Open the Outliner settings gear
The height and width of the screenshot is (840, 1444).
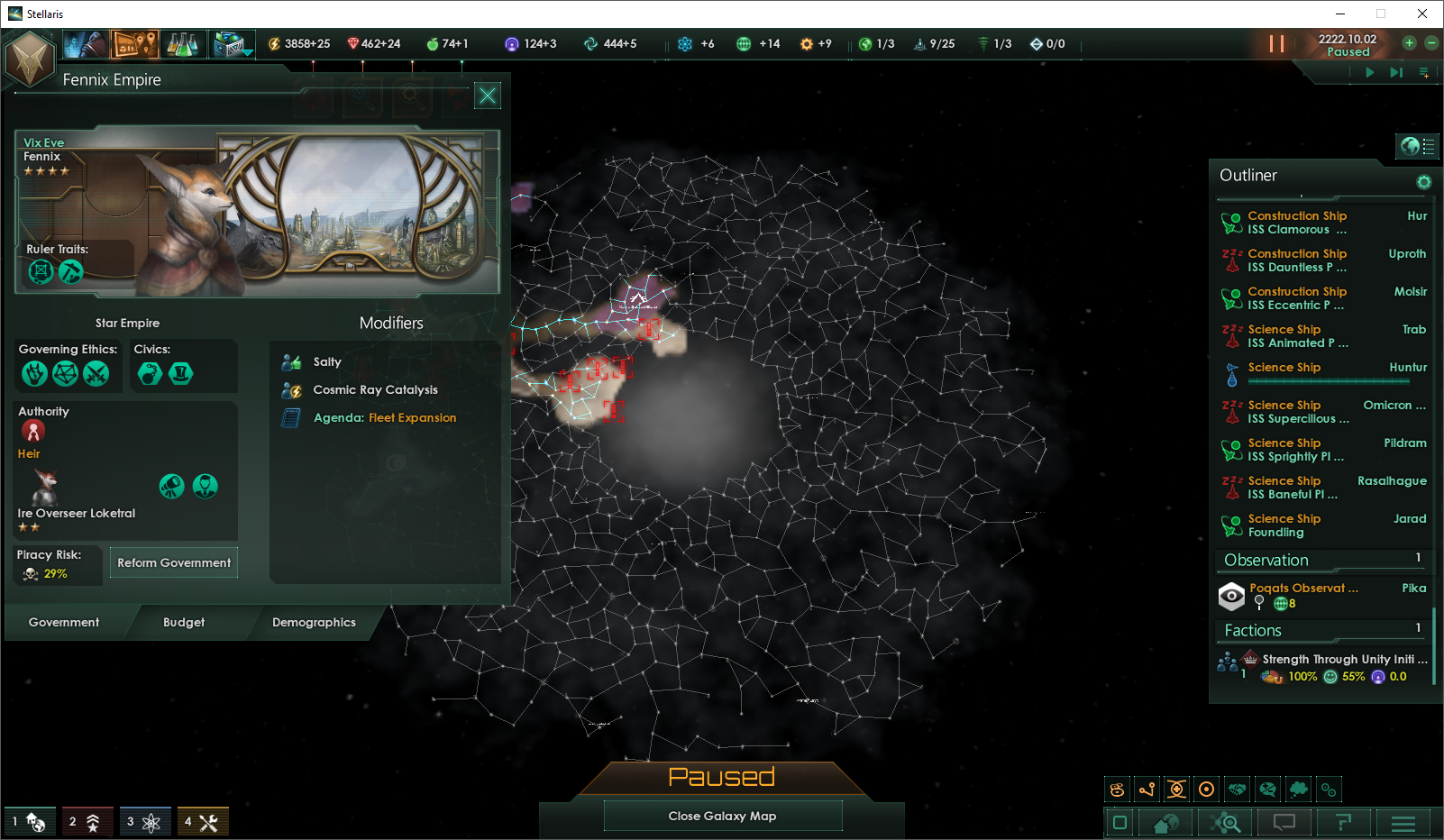1424,182
